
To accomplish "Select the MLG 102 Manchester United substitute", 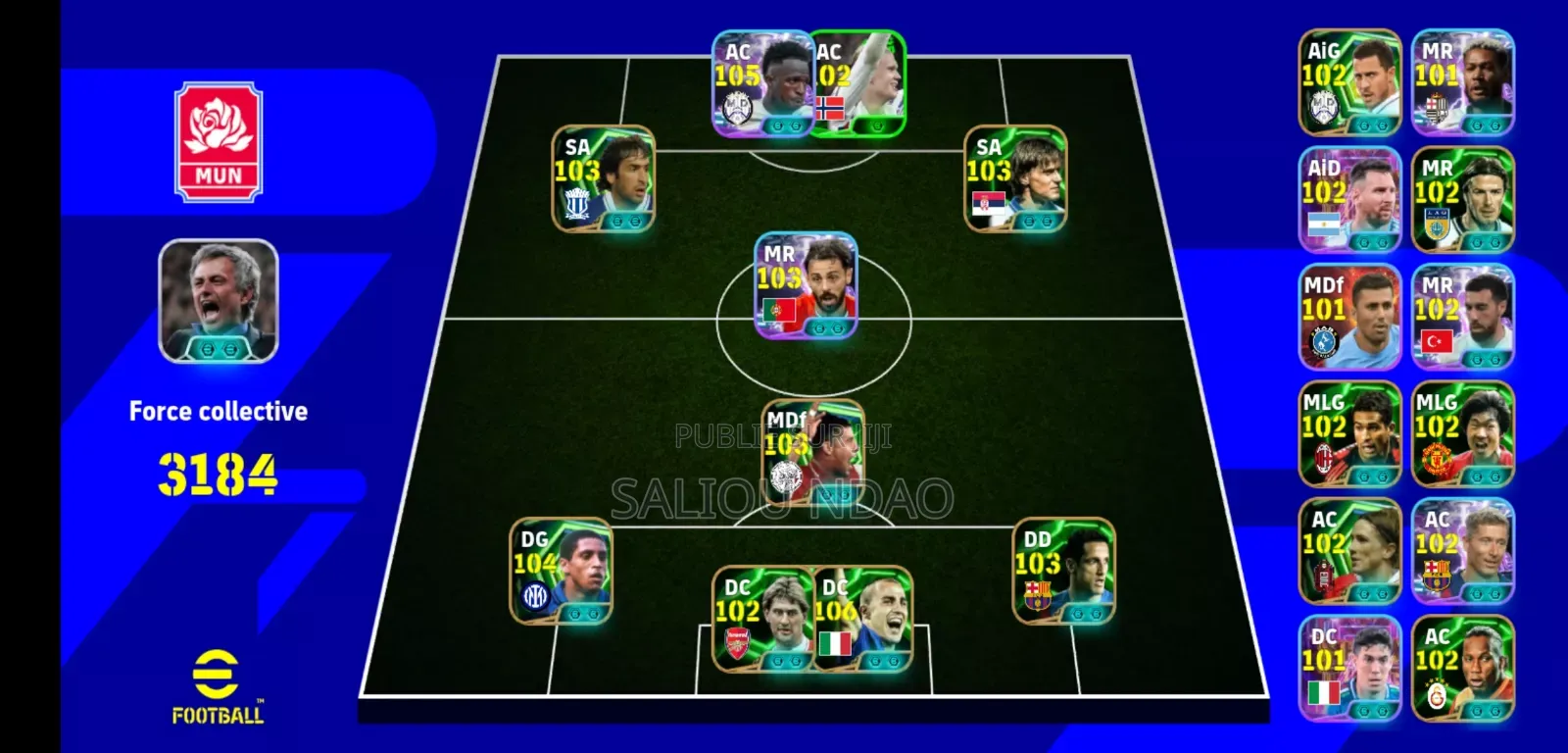I will pos(1462,434).
